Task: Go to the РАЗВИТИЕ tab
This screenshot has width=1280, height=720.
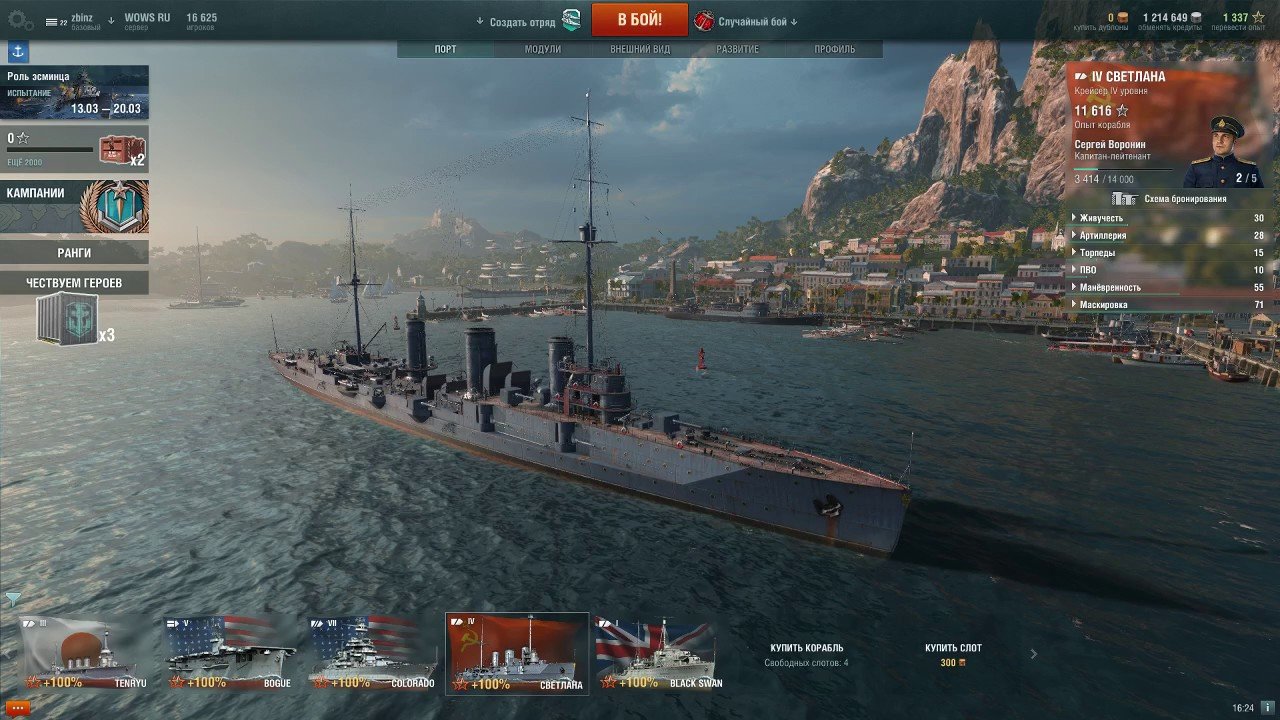Action: (737, 49)
